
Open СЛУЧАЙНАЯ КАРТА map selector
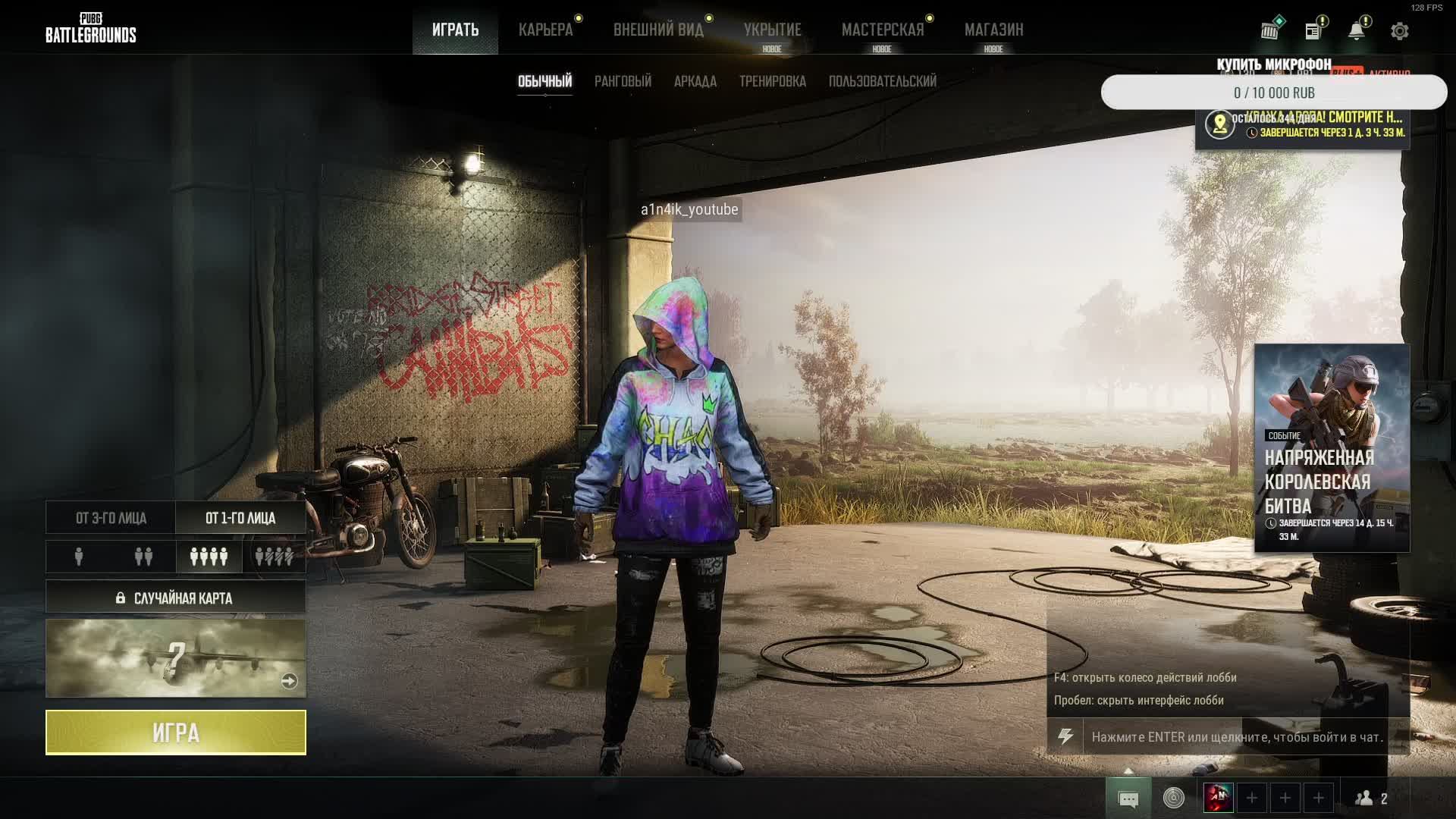(x=175, y=597)
